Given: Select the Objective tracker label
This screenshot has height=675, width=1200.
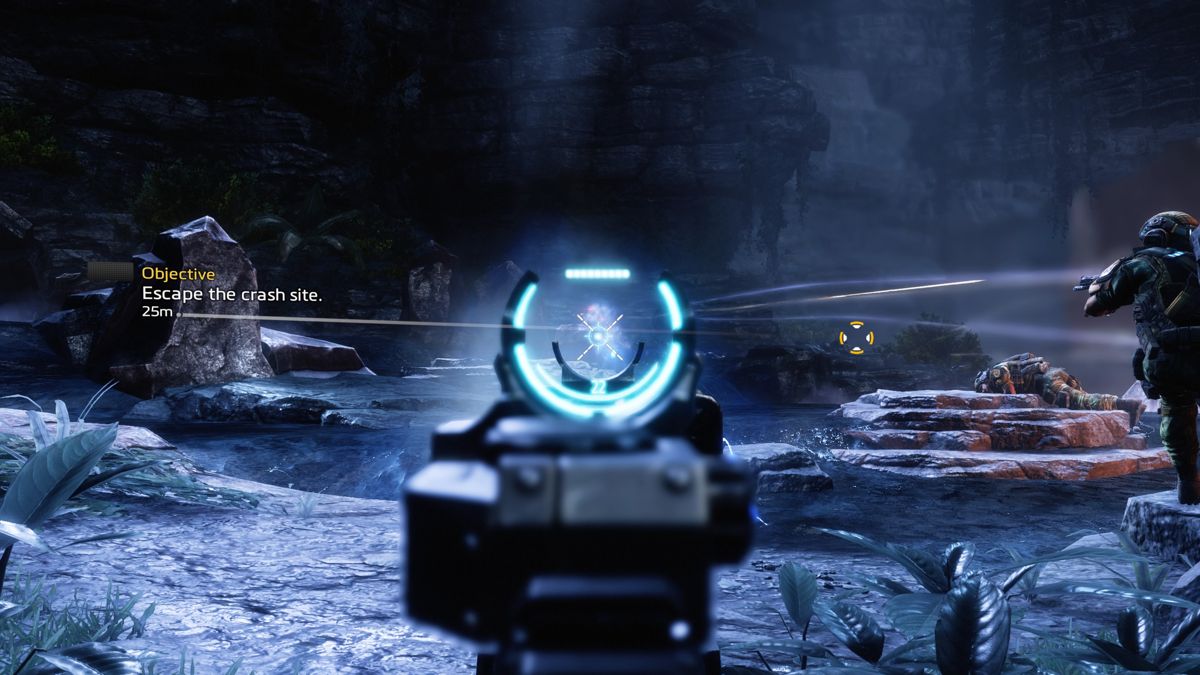Looking at the screenshot, I should 178,272.
